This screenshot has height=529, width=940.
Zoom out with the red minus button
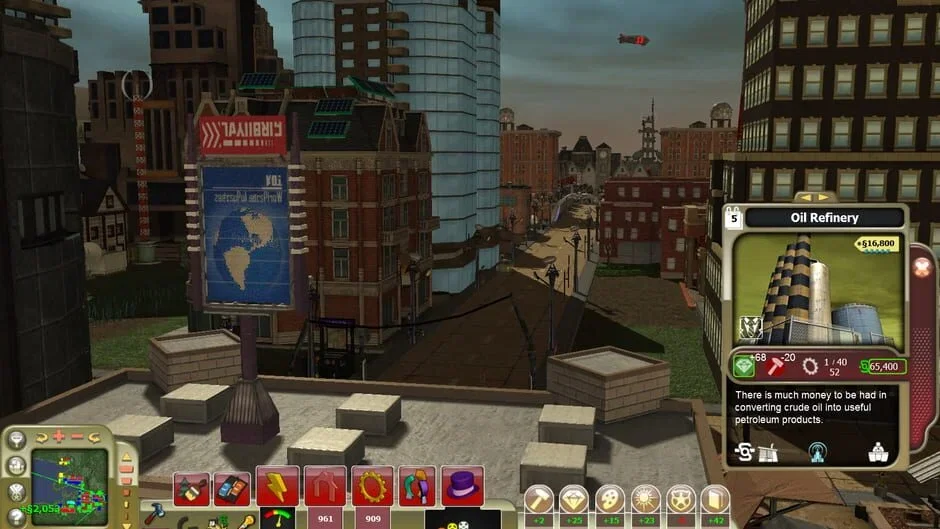tap(77, 436)
